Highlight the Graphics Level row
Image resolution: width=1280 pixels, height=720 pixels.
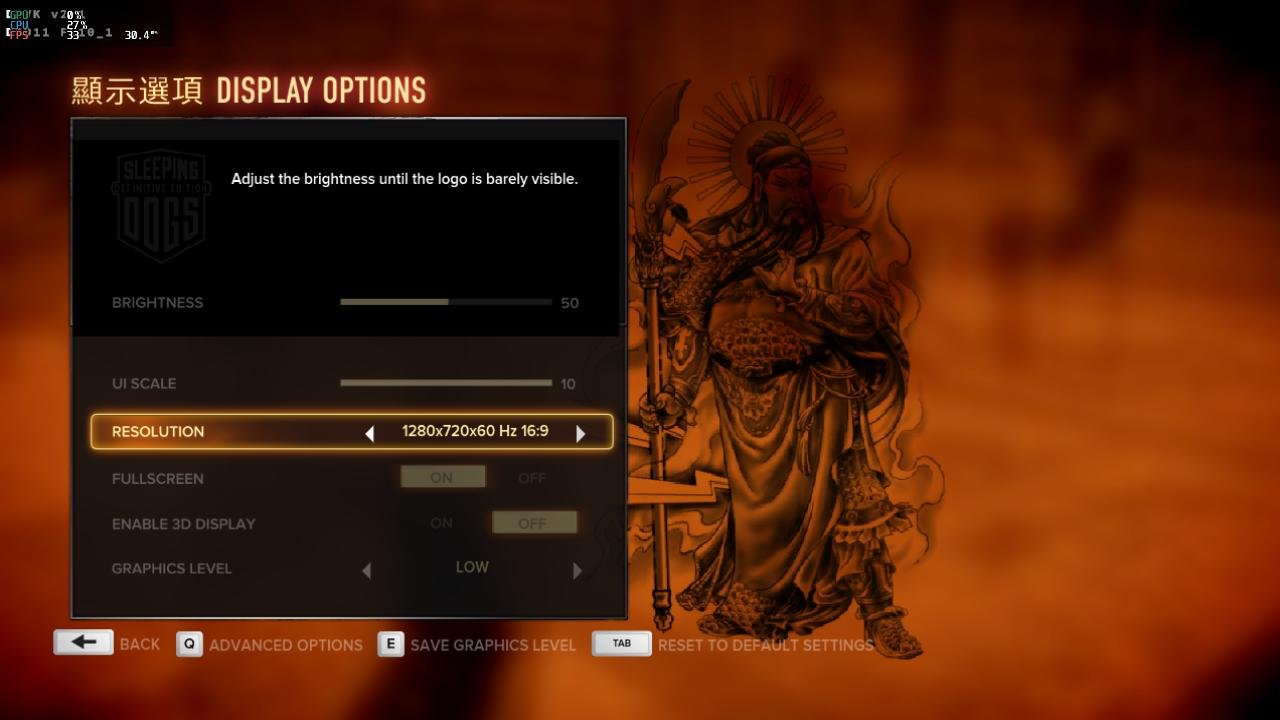tap(172, 568)
